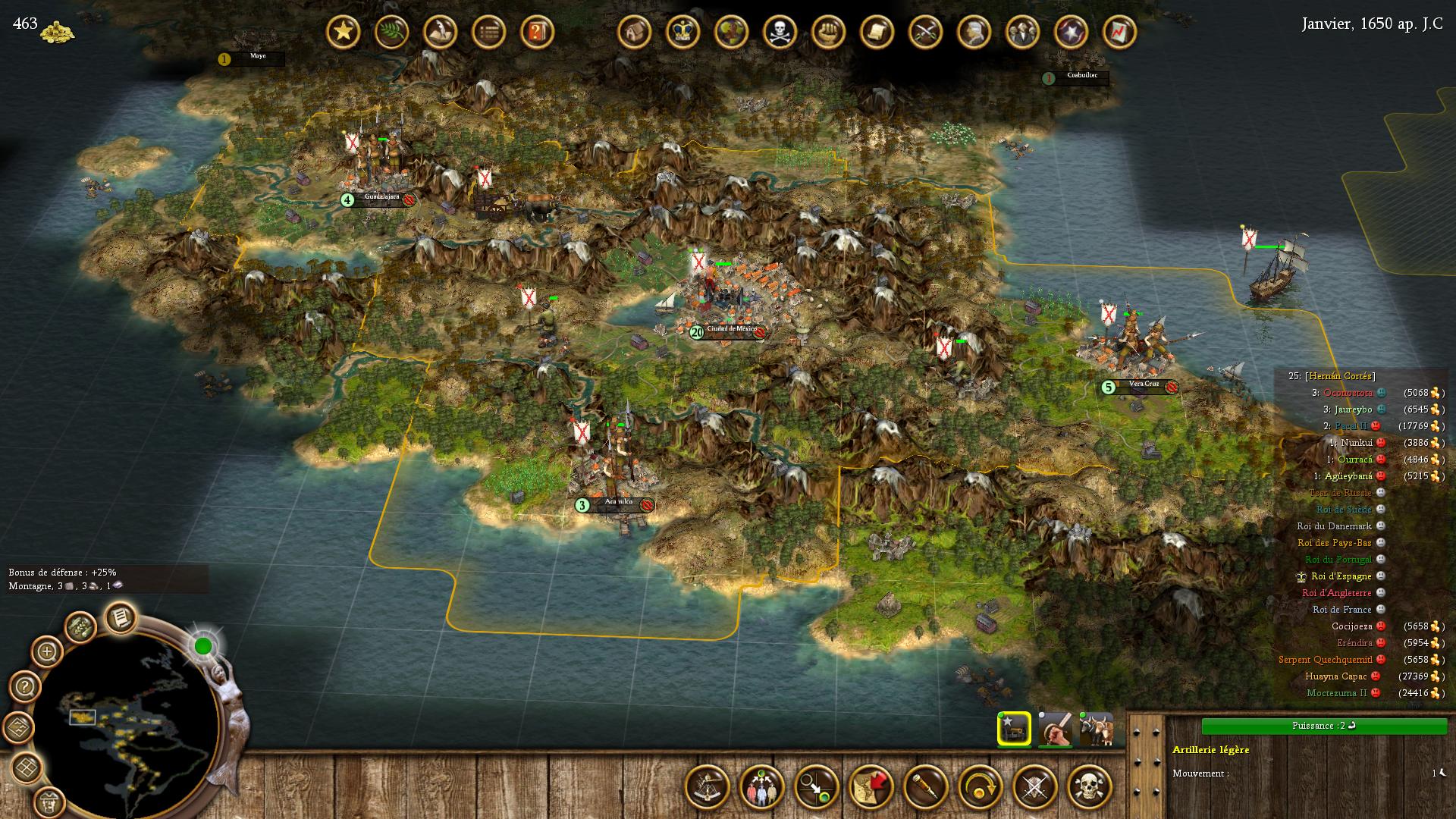Toggle the grid overlay button by minimap
Image resolution: width=1456 pixels, height=819 pixels.
[x=28, y=767]
